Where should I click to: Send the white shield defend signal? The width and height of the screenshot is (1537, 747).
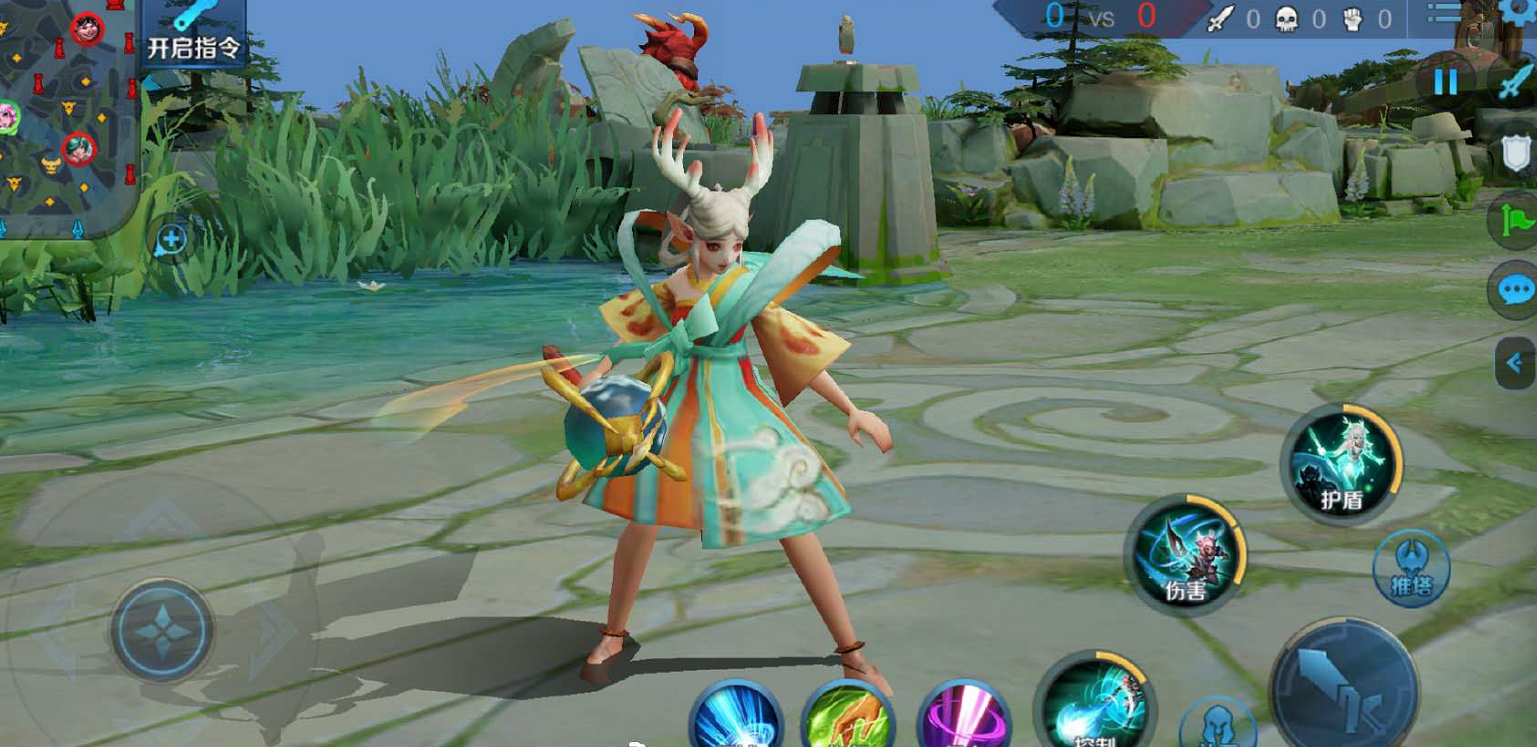(x=1517, y=155)
